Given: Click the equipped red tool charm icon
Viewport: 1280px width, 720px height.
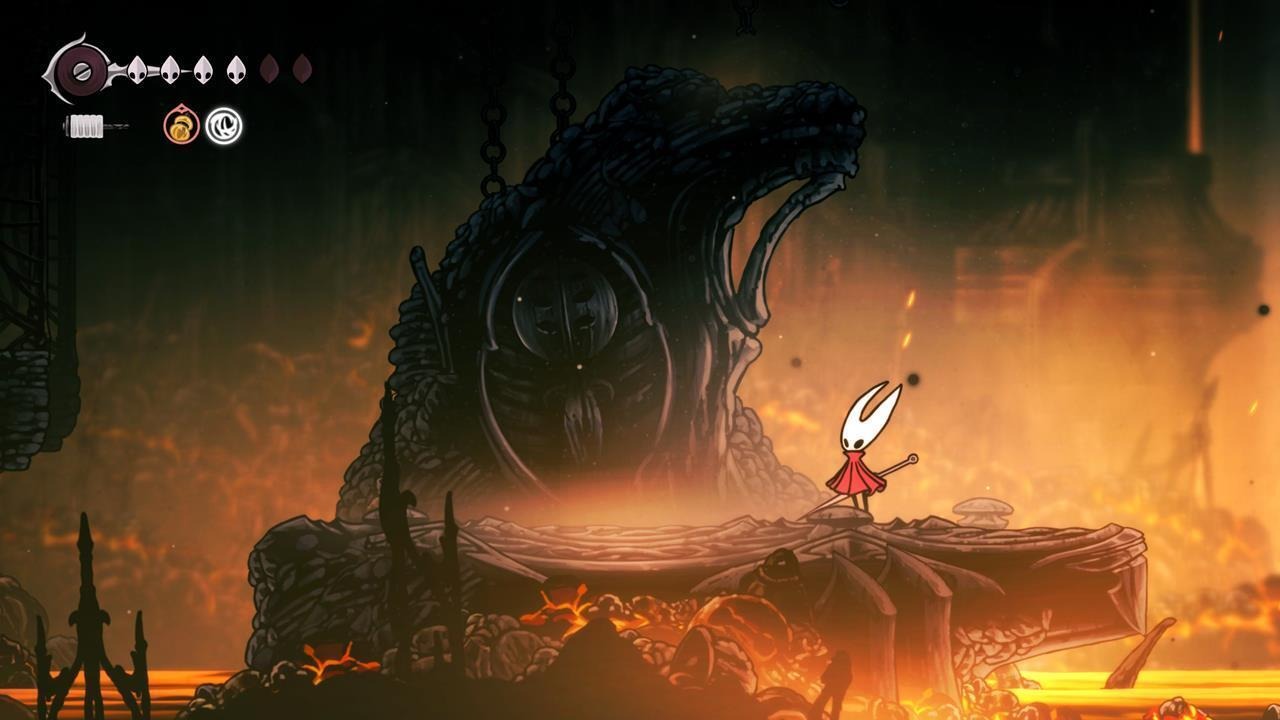Looking at the screenshot, I should click(x=180, y=126).
